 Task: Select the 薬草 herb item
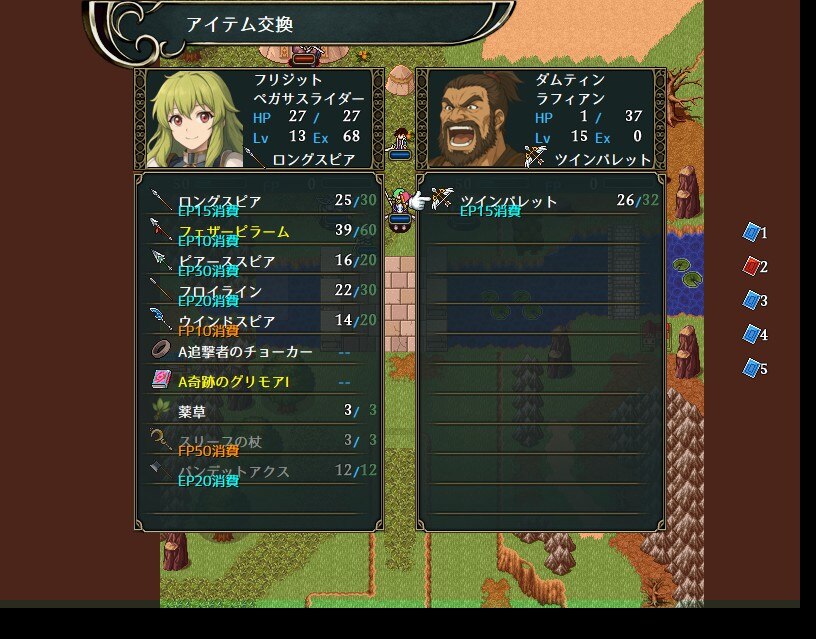pyautogui.click(x=258, y=411)
